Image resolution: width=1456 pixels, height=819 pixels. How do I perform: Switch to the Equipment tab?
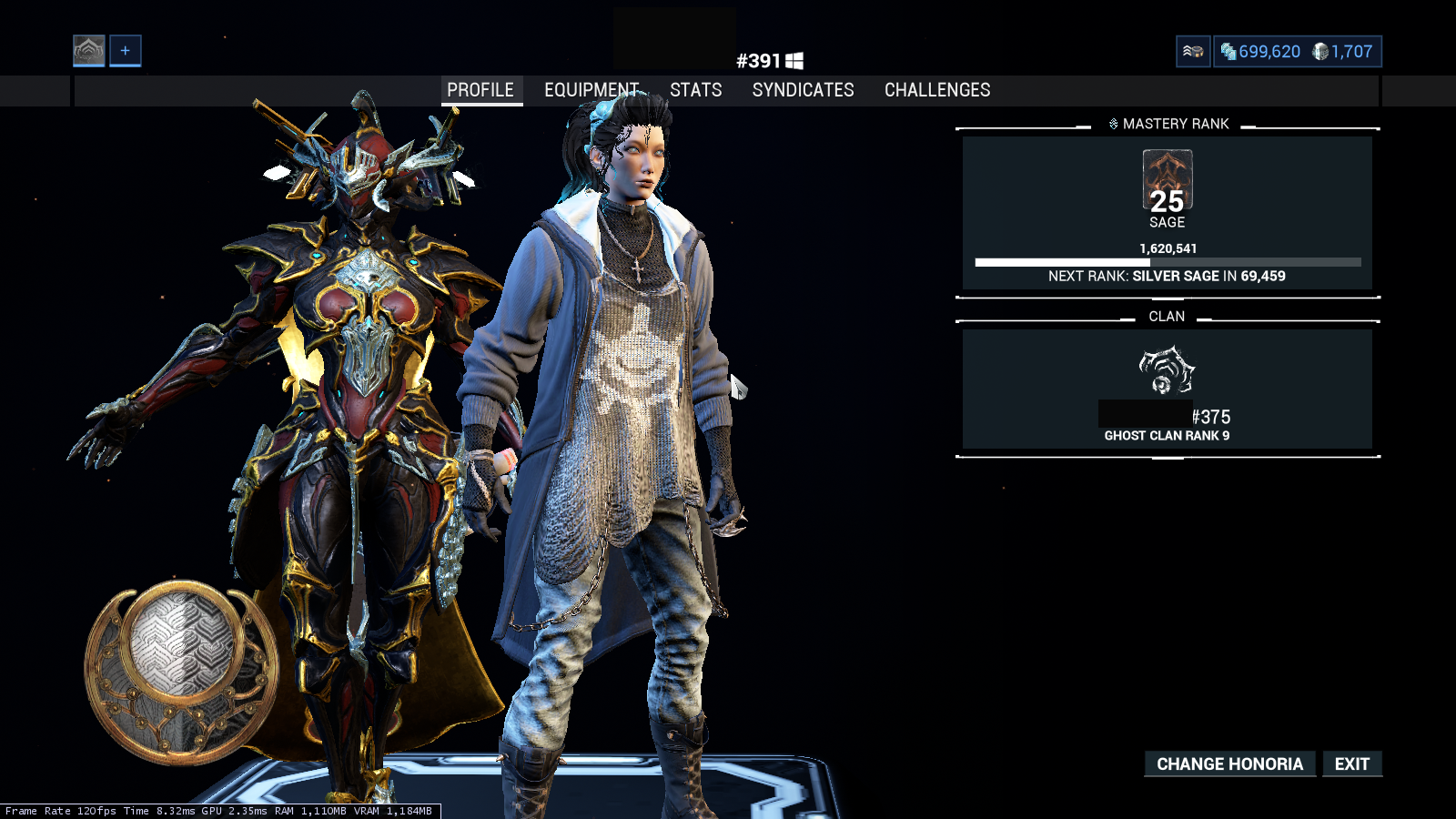click(x=591, y=90)
